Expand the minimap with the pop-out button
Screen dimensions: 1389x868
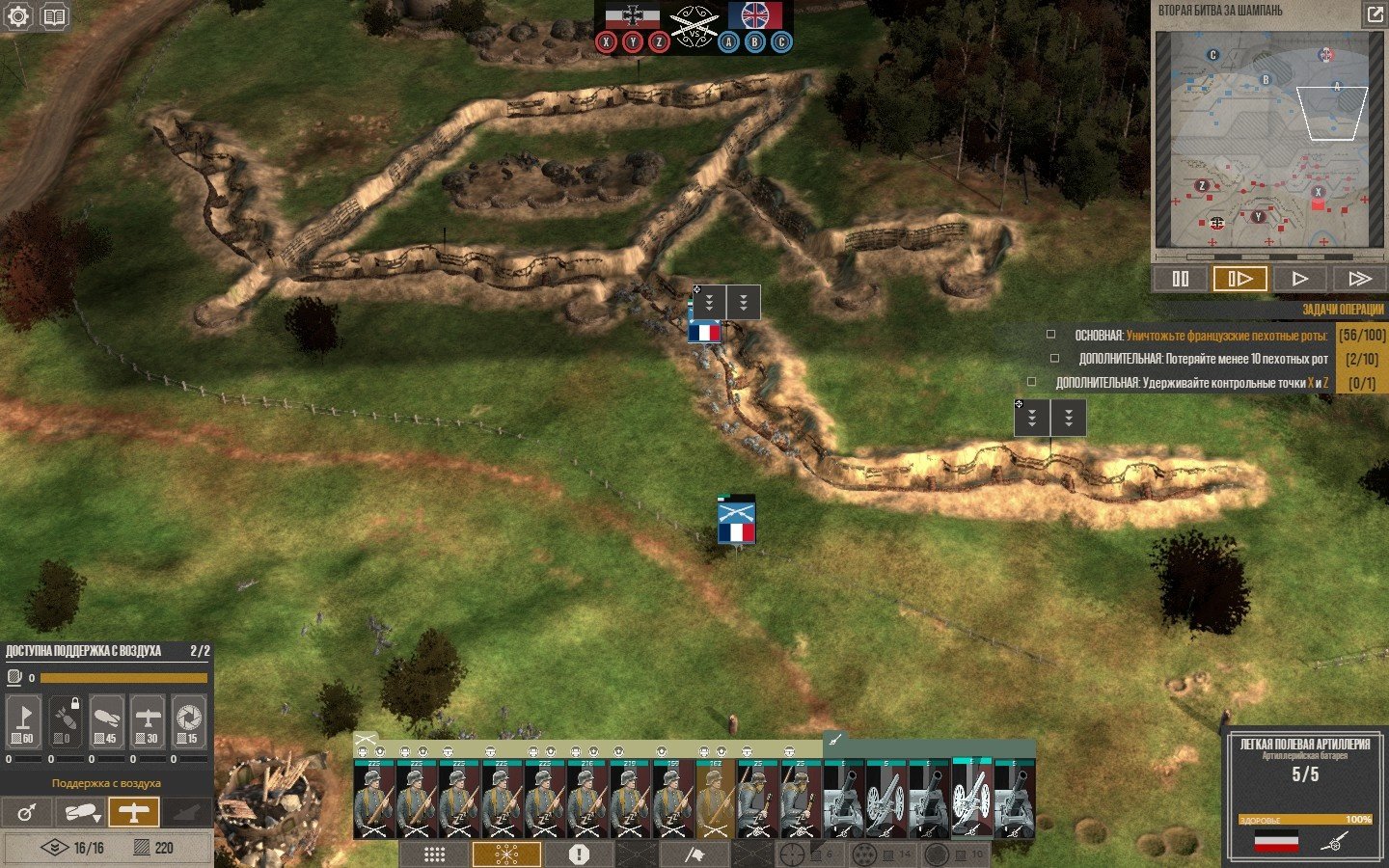point(1374,14)
